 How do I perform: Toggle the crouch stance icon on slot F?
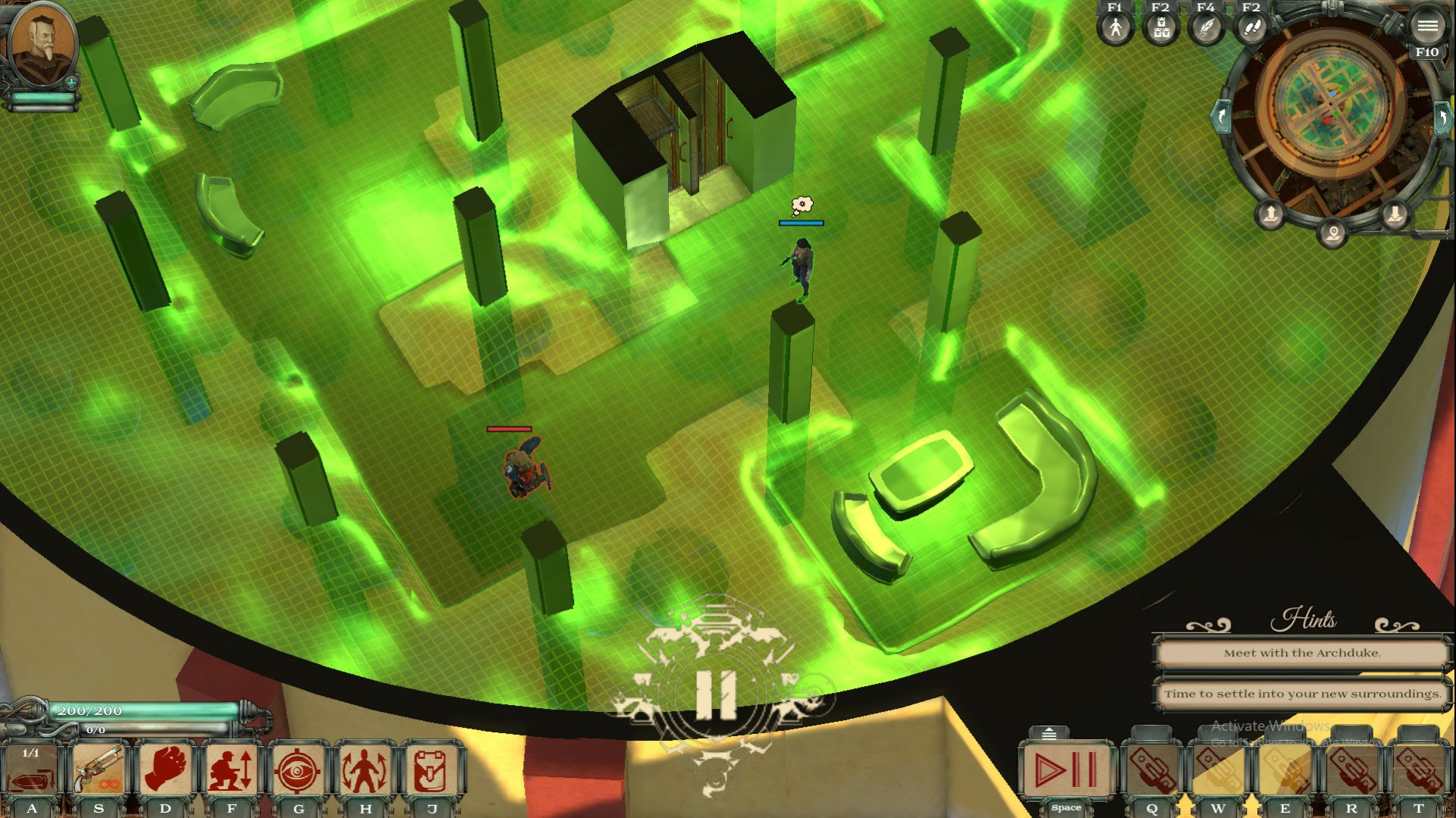(x=232, y=768)
